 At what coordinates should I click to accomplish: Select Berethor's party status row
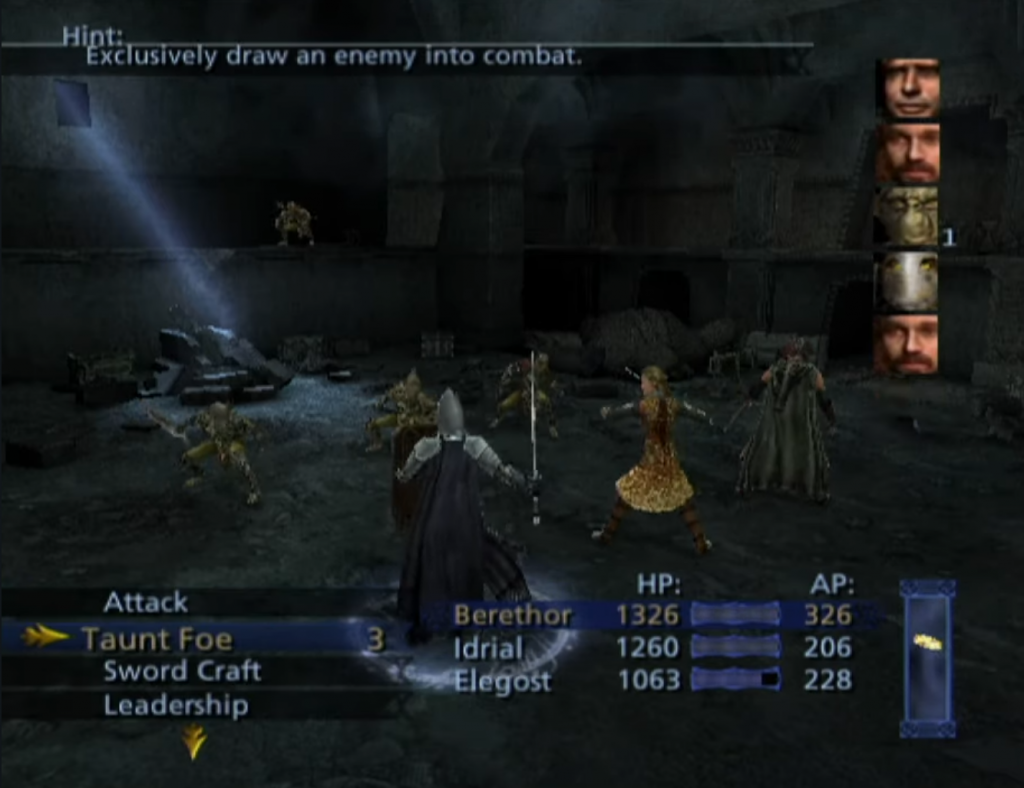pyautogui.click(x=650, y=614)
